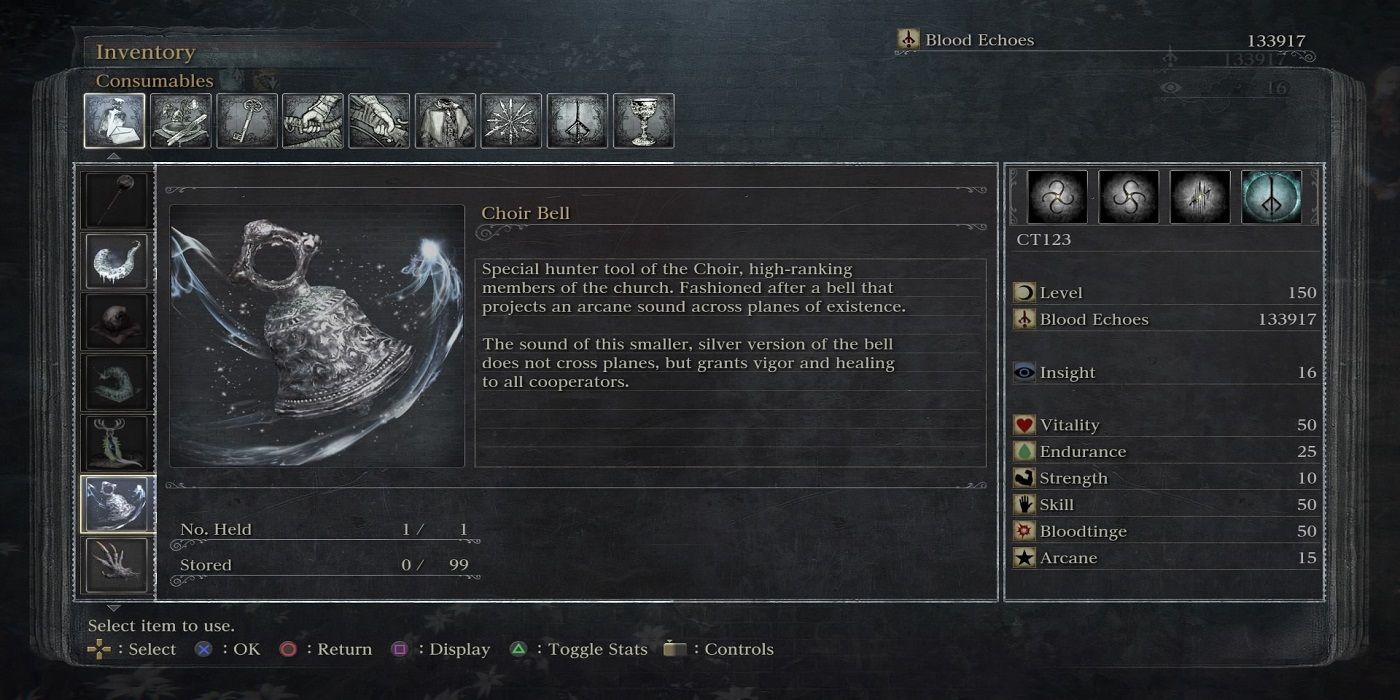The width and height of the screenshot is (1400, 700).
Task: Choose the teal glowing oath rune slot
Action: 1271,197
